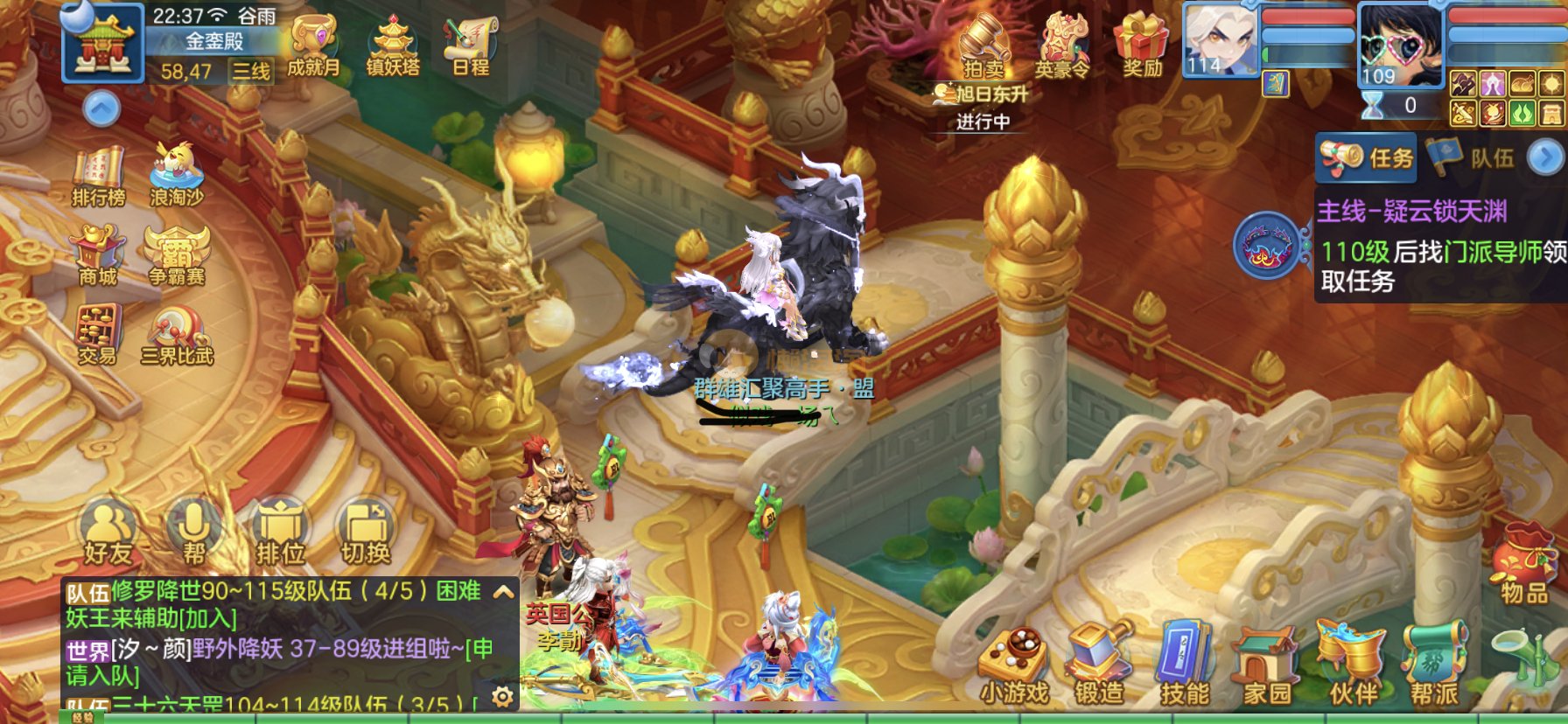Click the 金銮殿 minimap location icon
This screenshot has height=724, width=1568.
(x=103, y=42)
